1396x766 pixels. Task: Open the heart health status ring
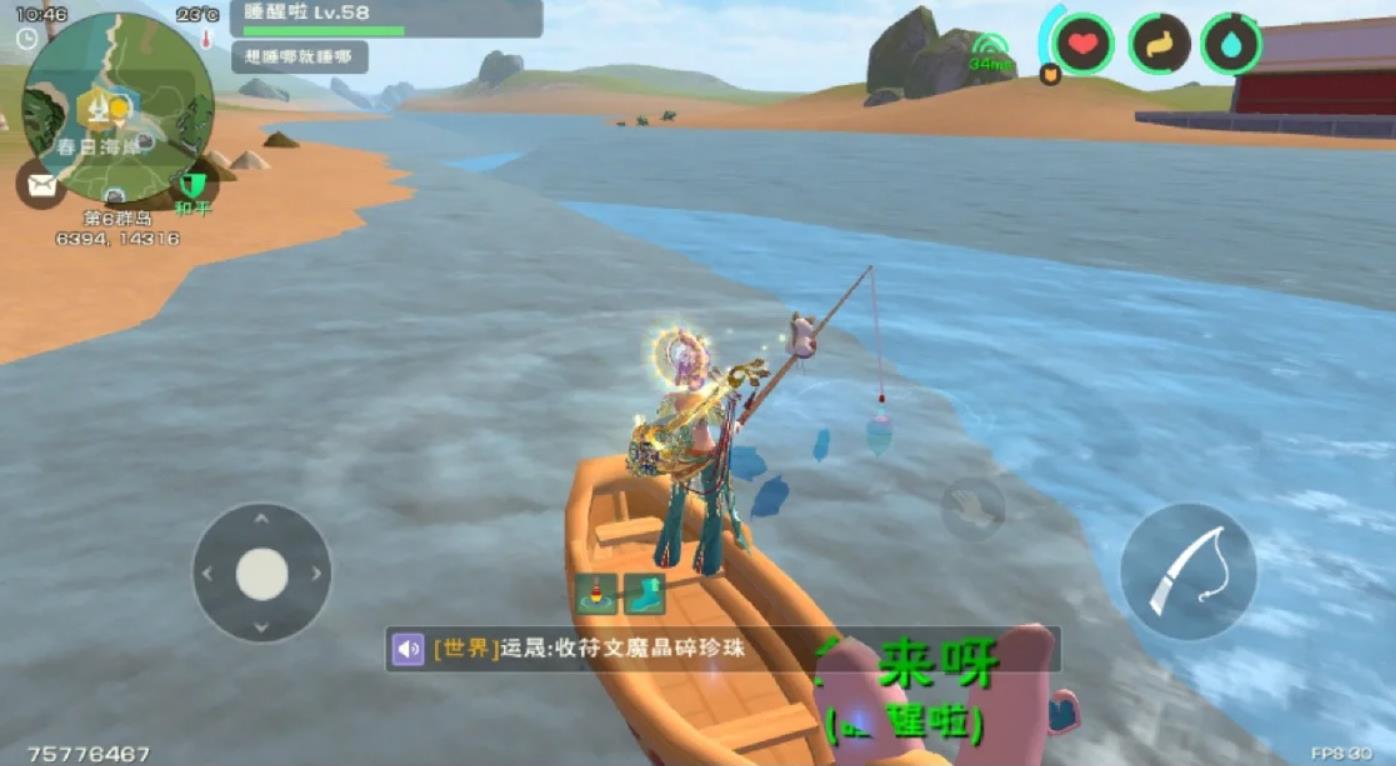[1083, 43]
